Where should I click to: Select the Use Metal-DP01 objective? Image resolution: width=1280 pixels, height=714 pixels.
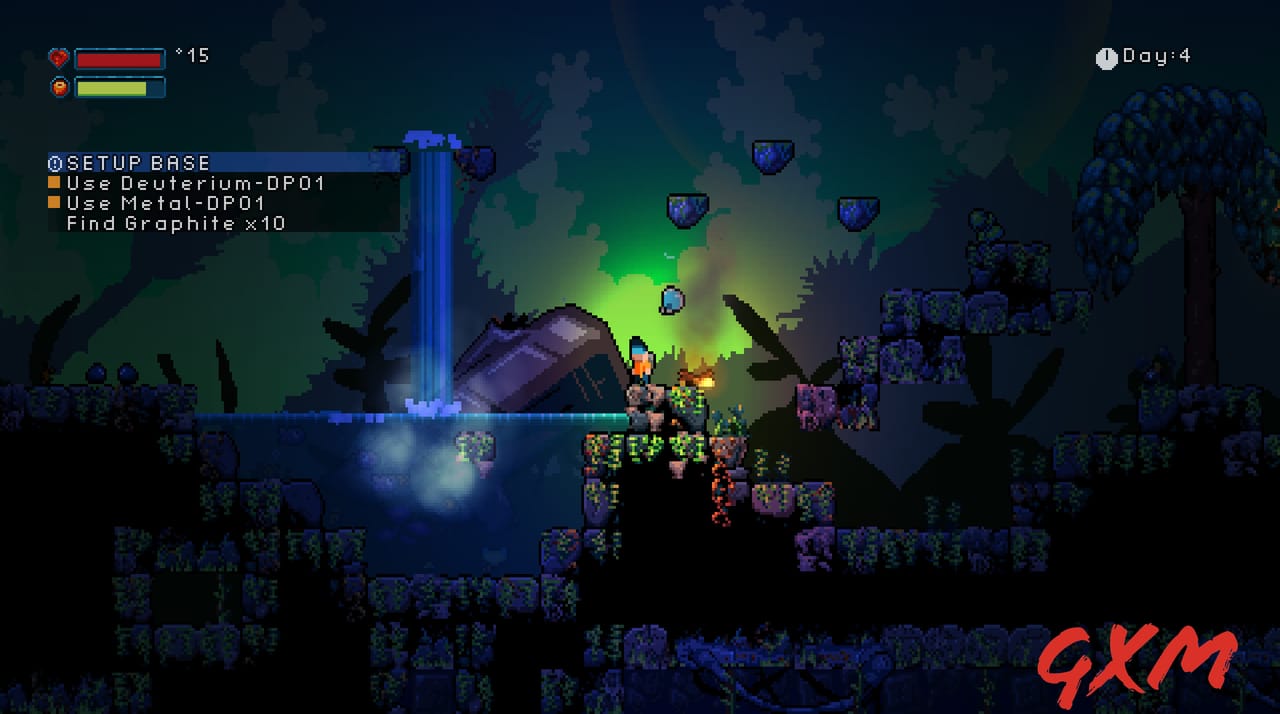tap(165, 204)
